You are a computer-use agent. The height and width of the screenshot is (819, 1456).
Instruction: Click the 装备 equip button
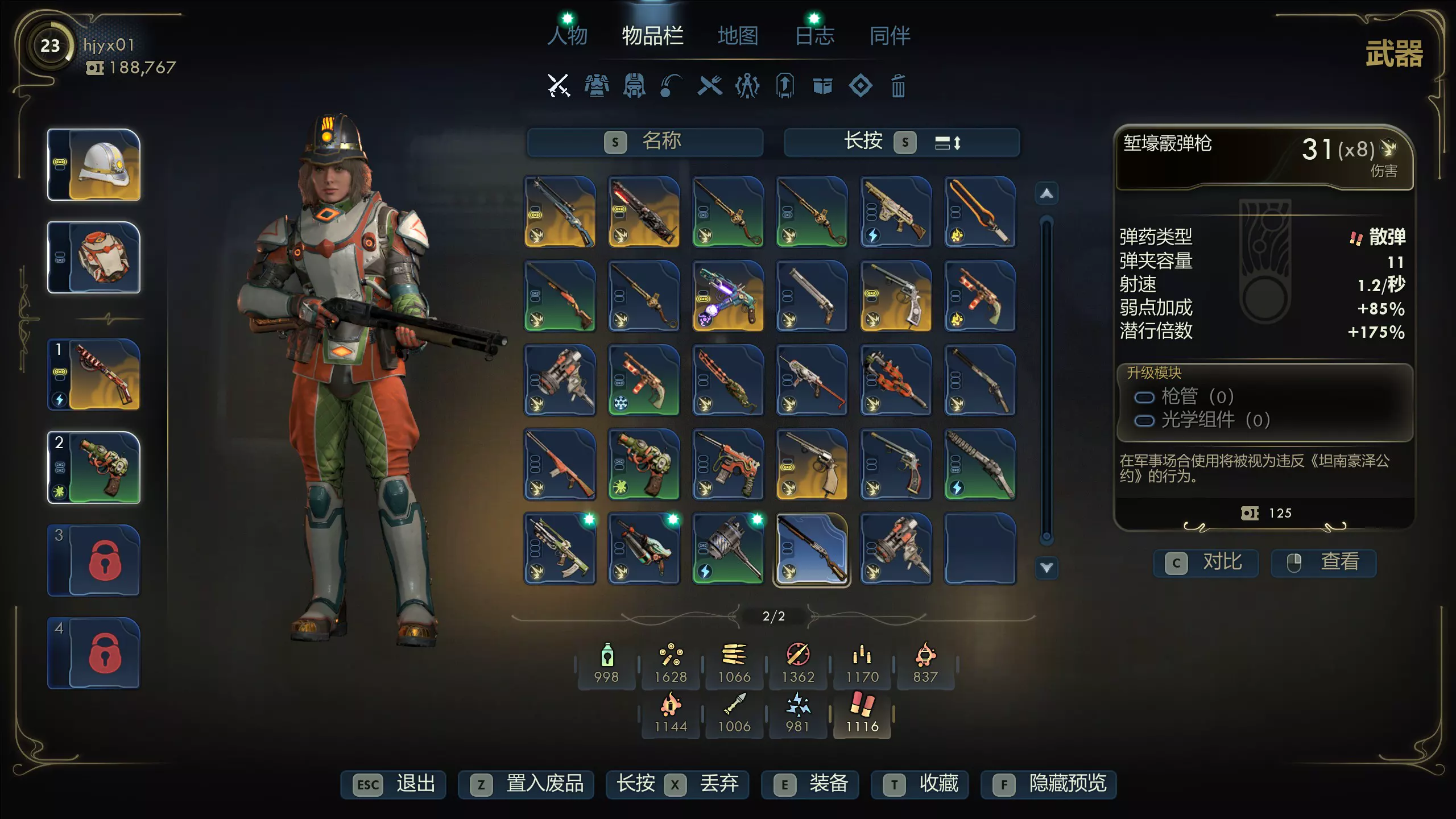pos(810,784)
